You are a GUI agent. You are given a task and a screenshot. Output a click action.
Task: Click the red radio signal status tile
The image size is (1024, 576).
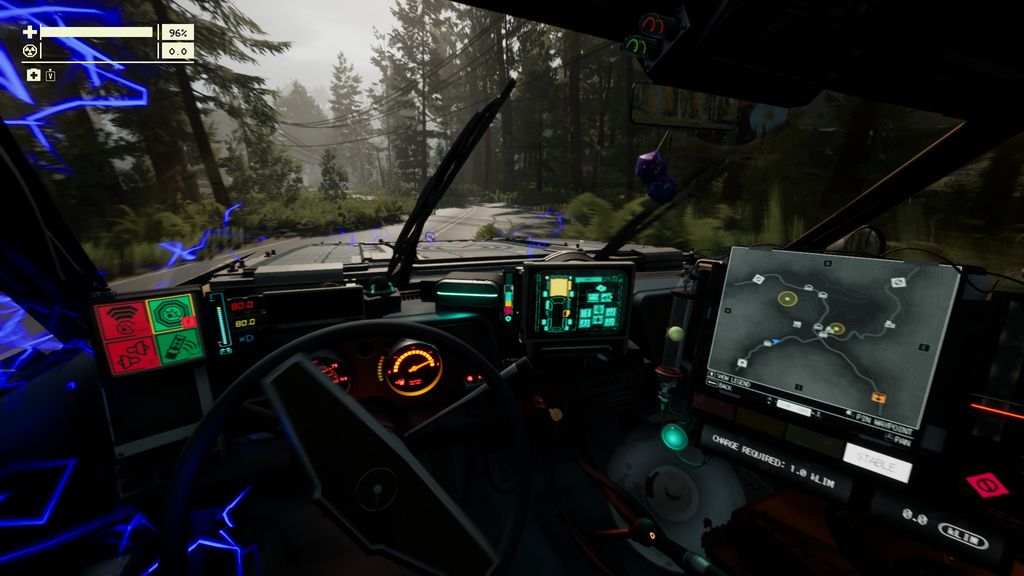122,320
